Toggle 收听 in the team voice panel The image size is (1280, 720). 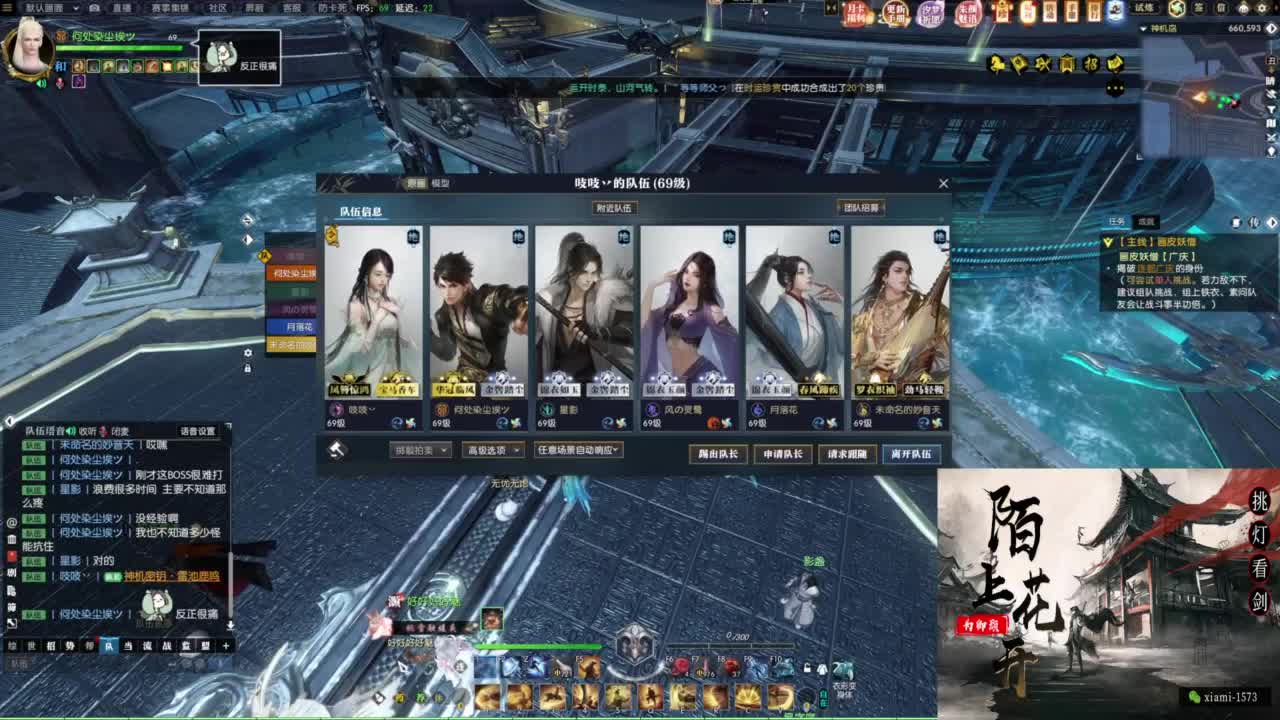click(90, 433)
